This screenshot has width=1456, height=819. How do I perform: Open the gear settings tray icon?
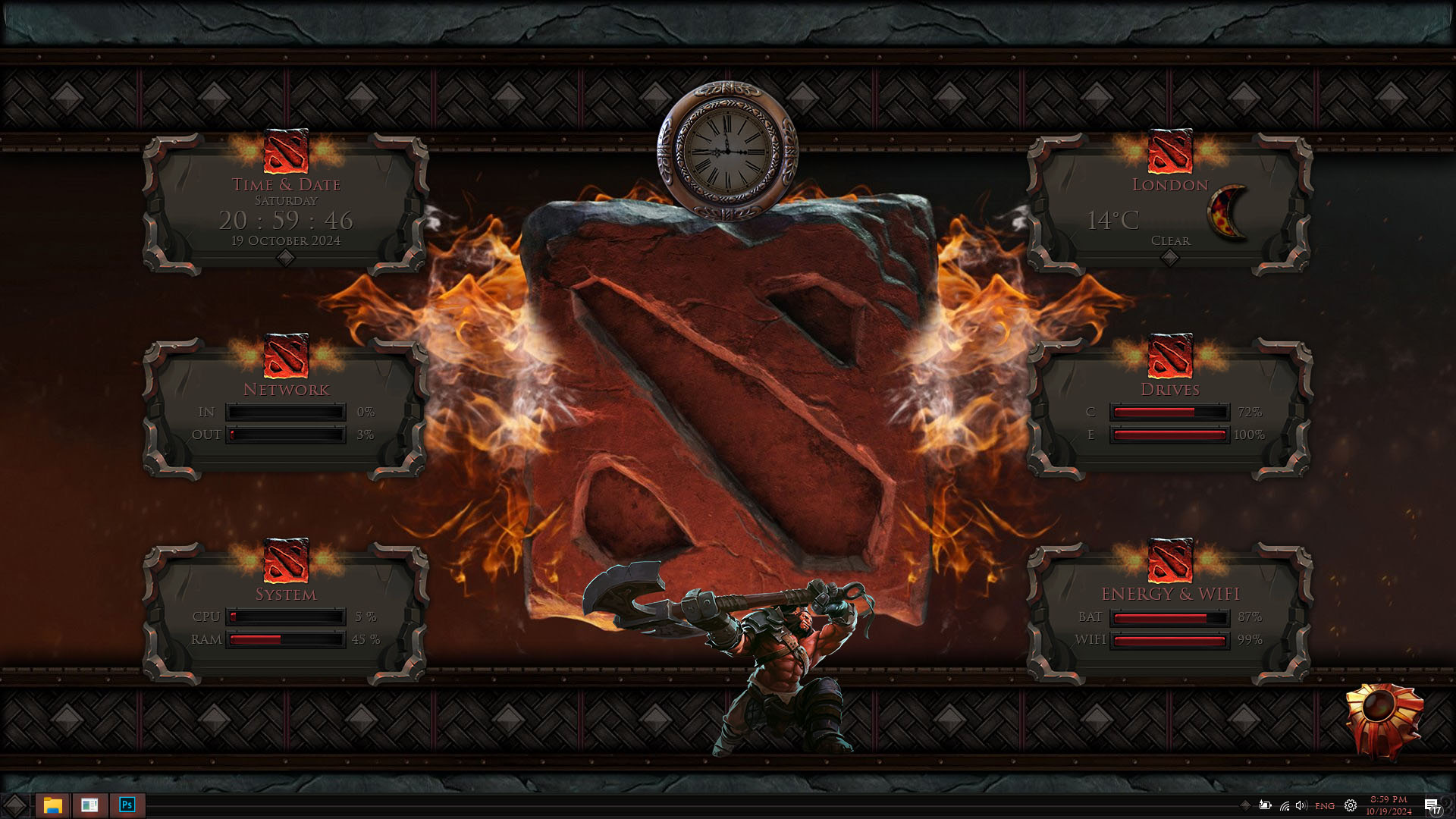point(1351,806)
